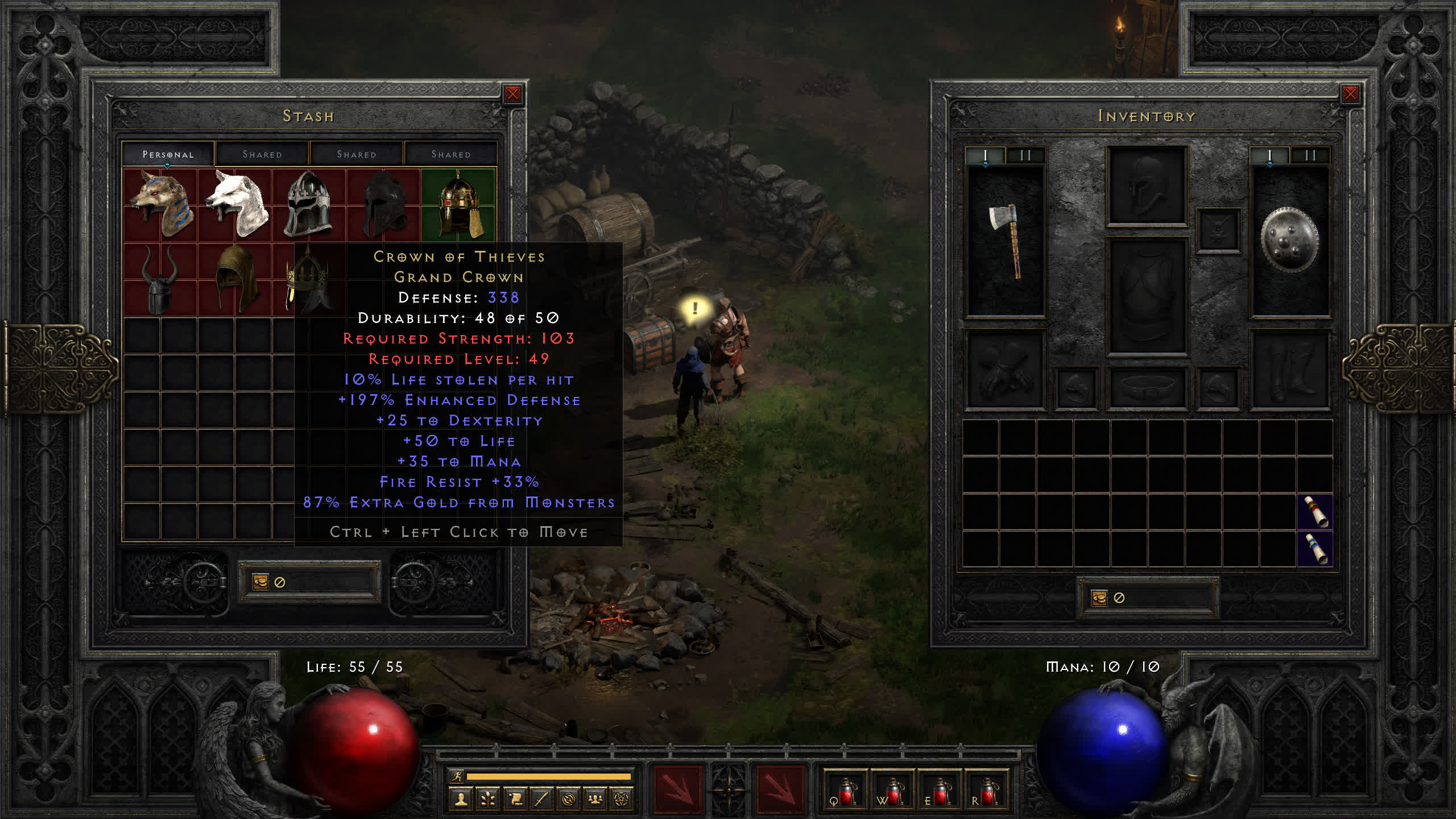Select the equipped hand axe
This screenshot has height=819, width=1456.
(x=1006, y=240)
